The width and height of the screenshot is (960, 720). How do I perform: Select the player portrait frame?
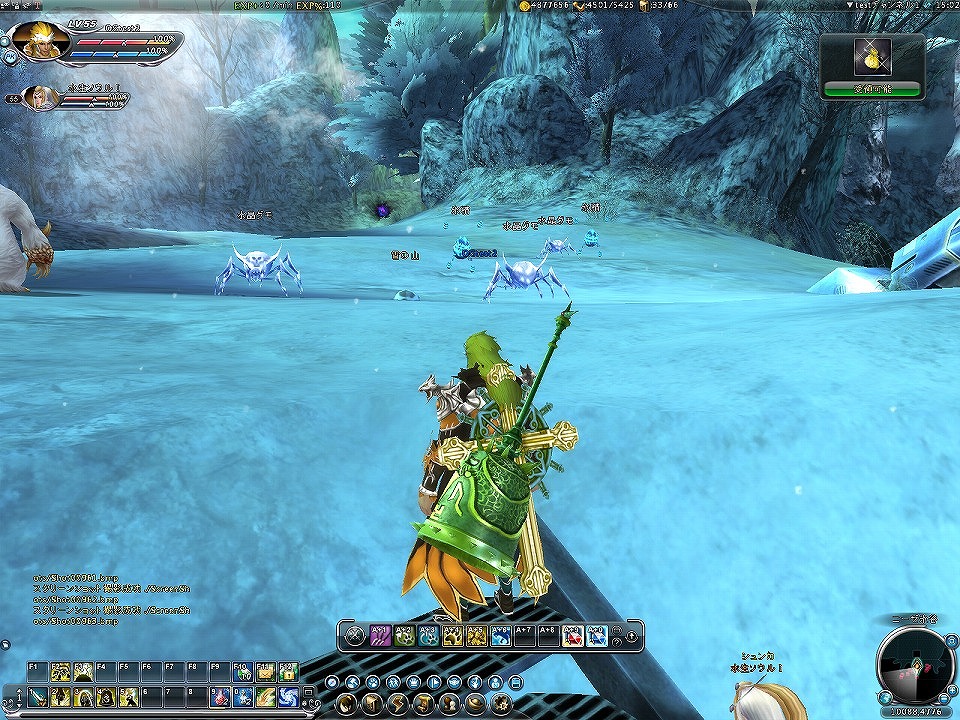point(41,40)
